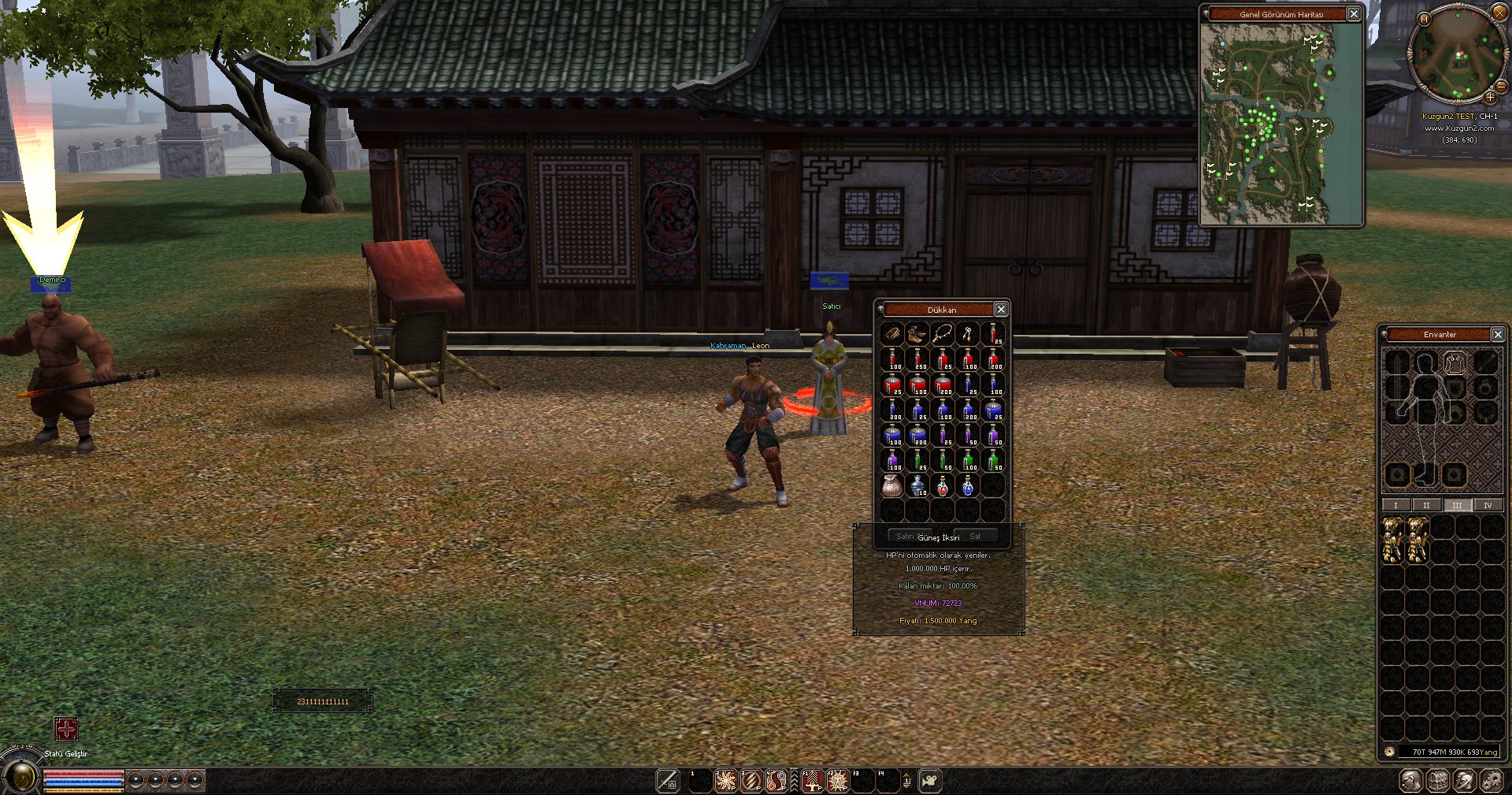Select the bracelet item in the shop
The height and width of the screenshot is (795, 1512).
pos(892,334)
